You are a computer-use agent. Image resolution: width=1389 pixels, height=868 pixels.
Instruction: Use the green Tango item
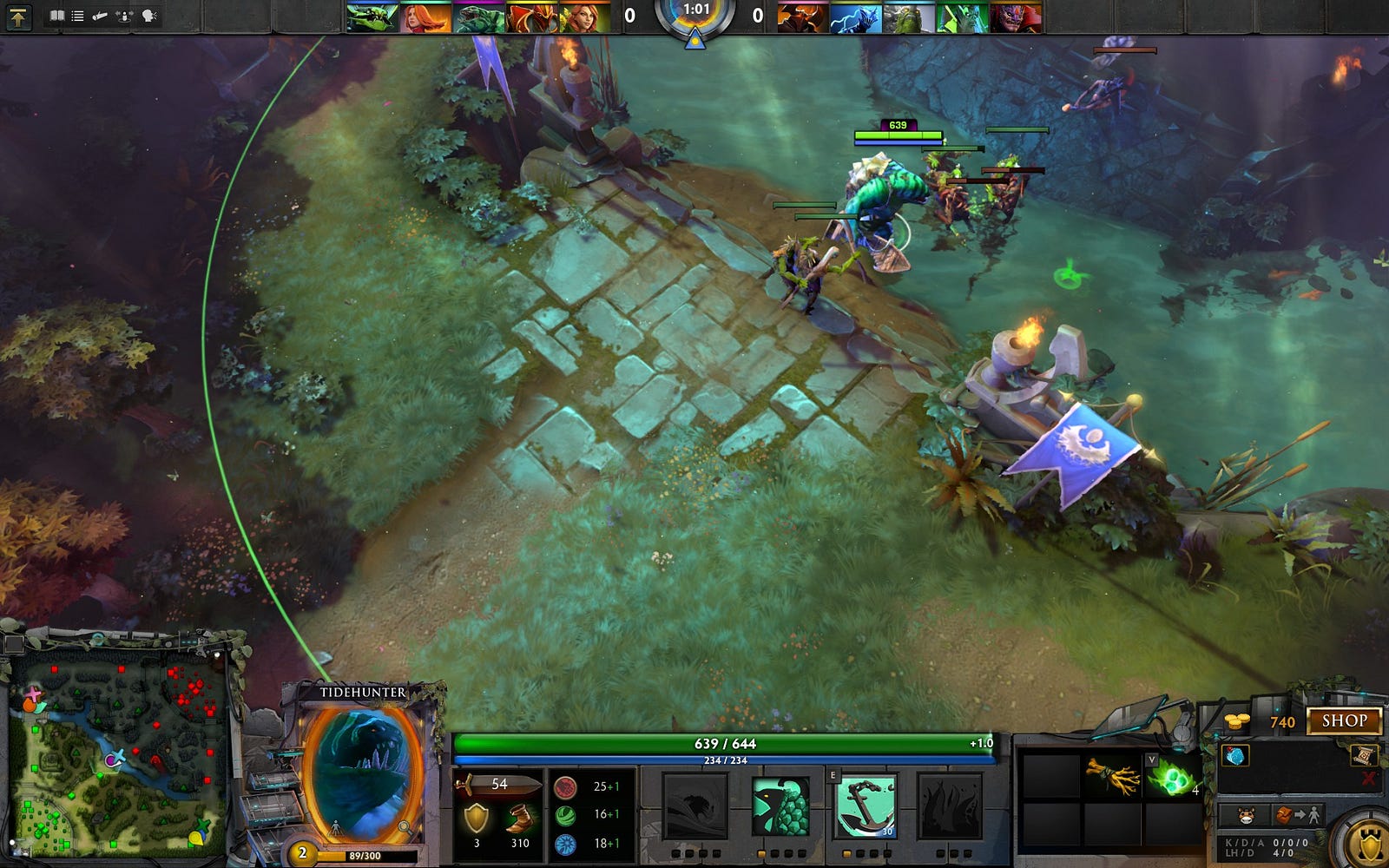1171,777
